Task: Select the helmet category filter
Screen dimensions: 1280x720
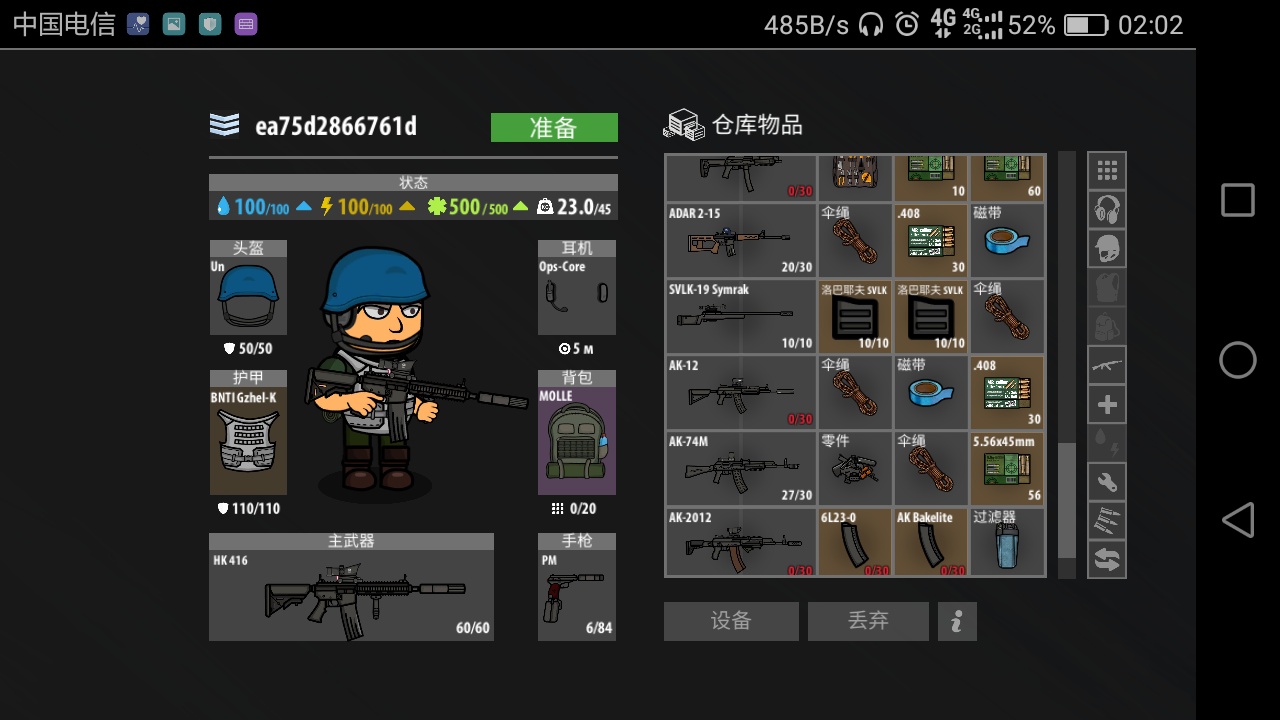Action: pos(1107,247)
